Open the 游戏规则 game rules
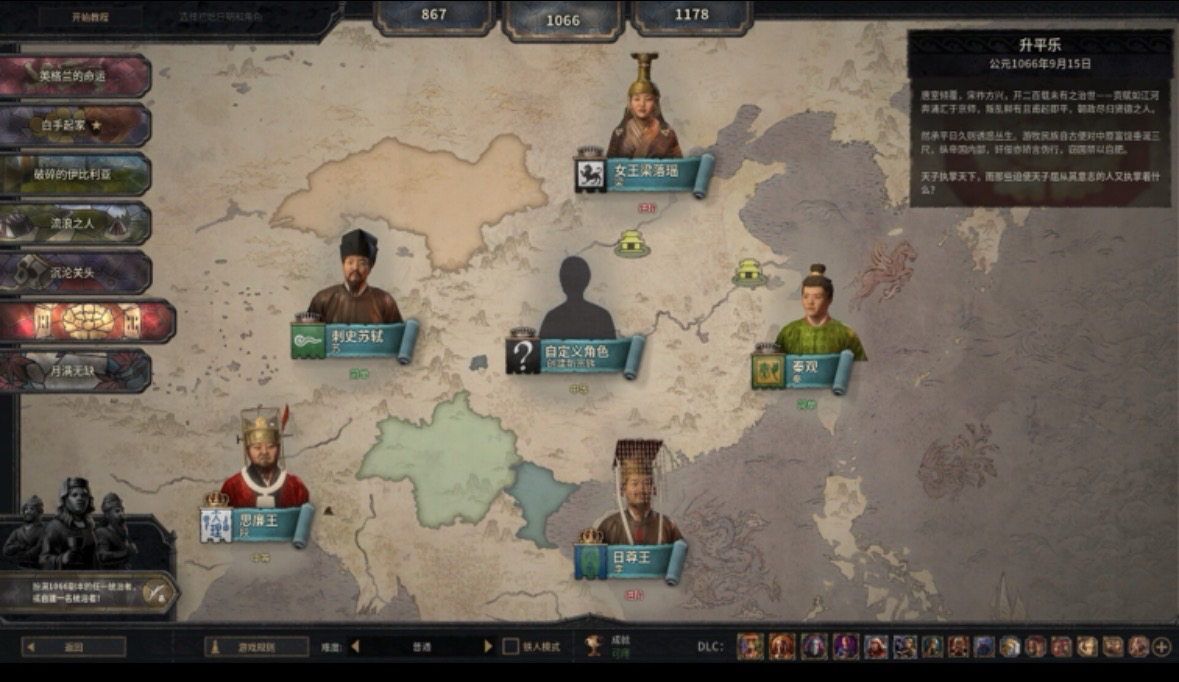 coord(257,647)
